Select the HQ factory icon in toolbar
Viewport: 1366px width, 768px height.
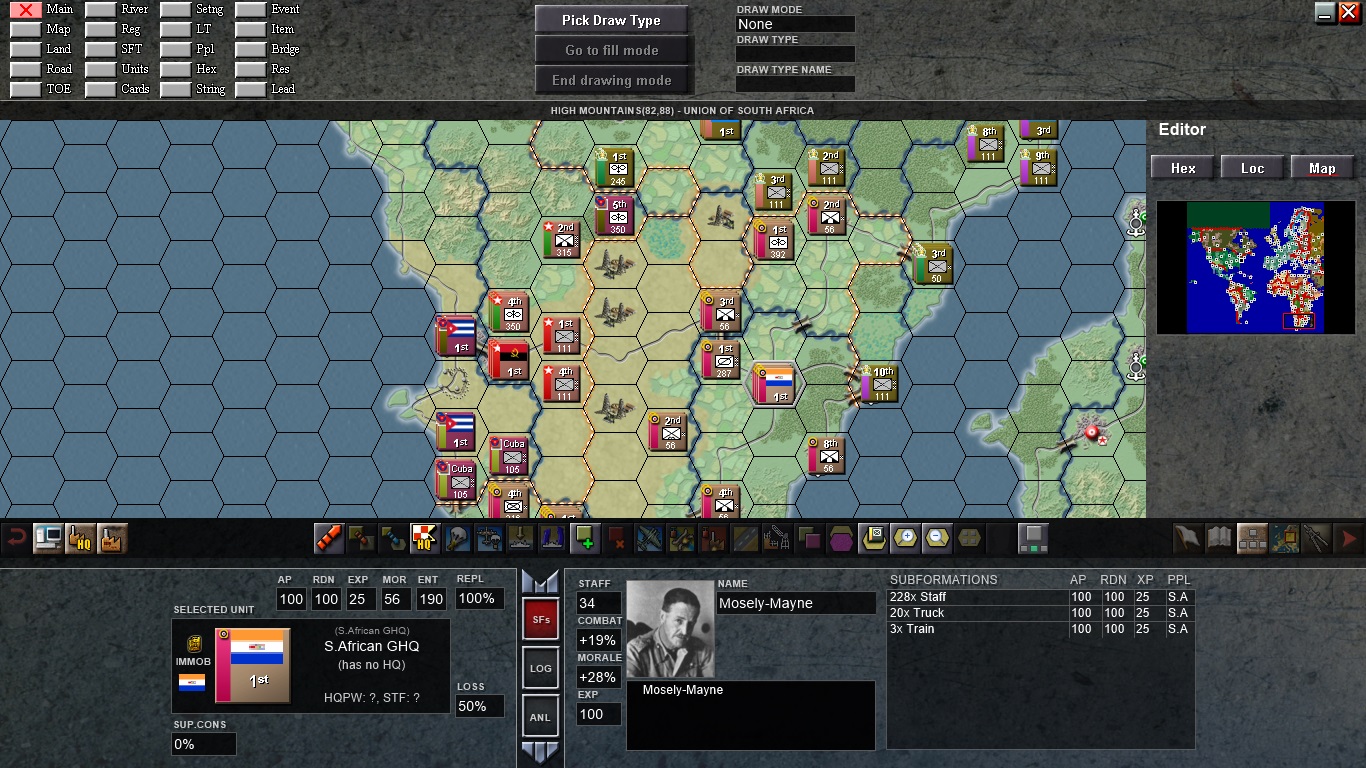82,538
